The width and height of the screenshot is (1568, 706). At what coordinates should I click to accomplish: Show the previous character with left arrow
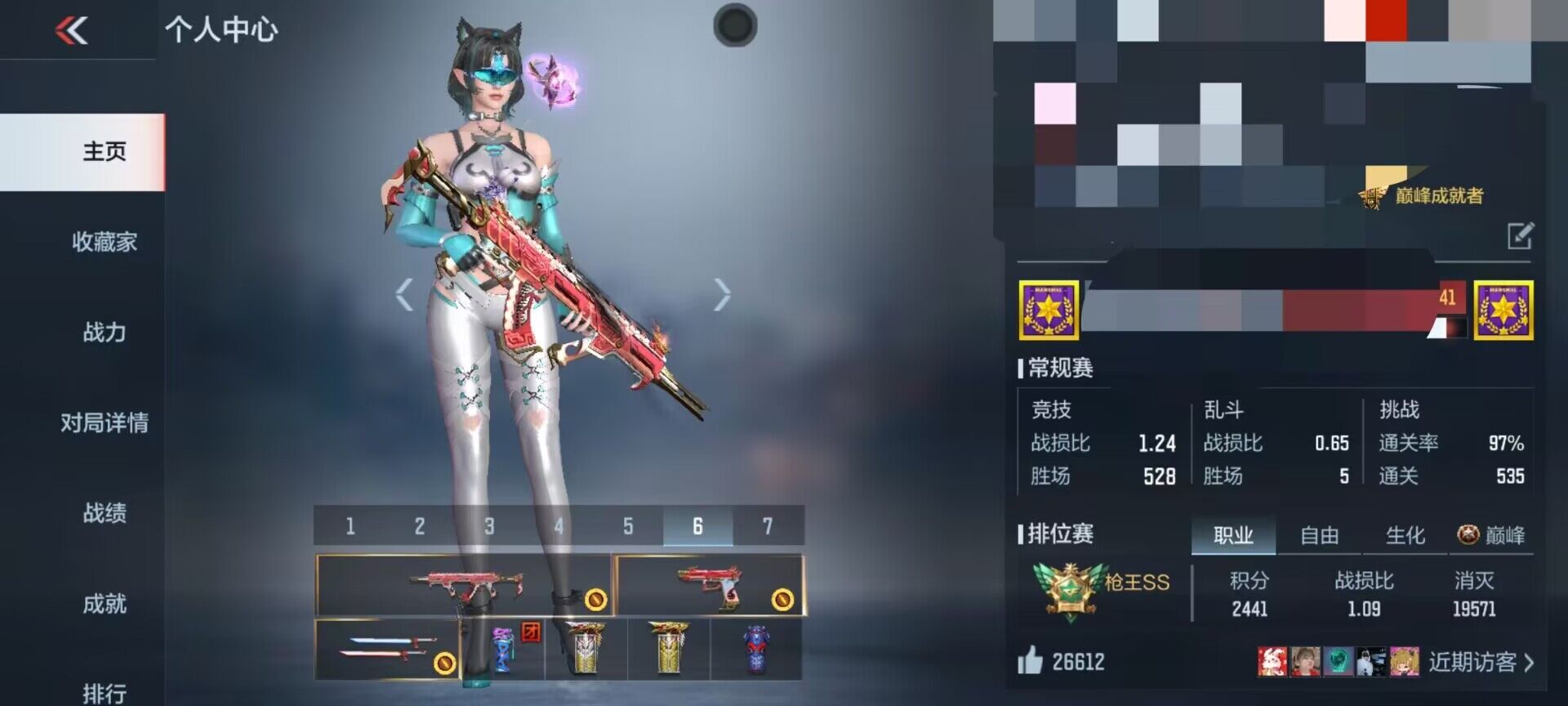click(x=404, y=295)
